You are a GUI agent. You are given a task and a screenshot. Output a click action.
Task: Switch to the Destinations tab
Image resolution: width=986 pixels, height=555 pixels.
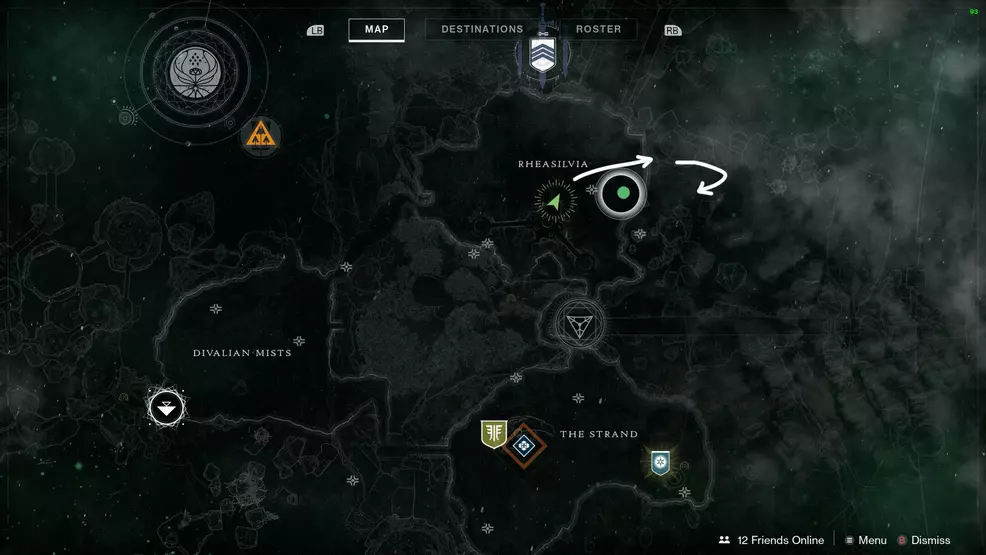click(482, 30)
